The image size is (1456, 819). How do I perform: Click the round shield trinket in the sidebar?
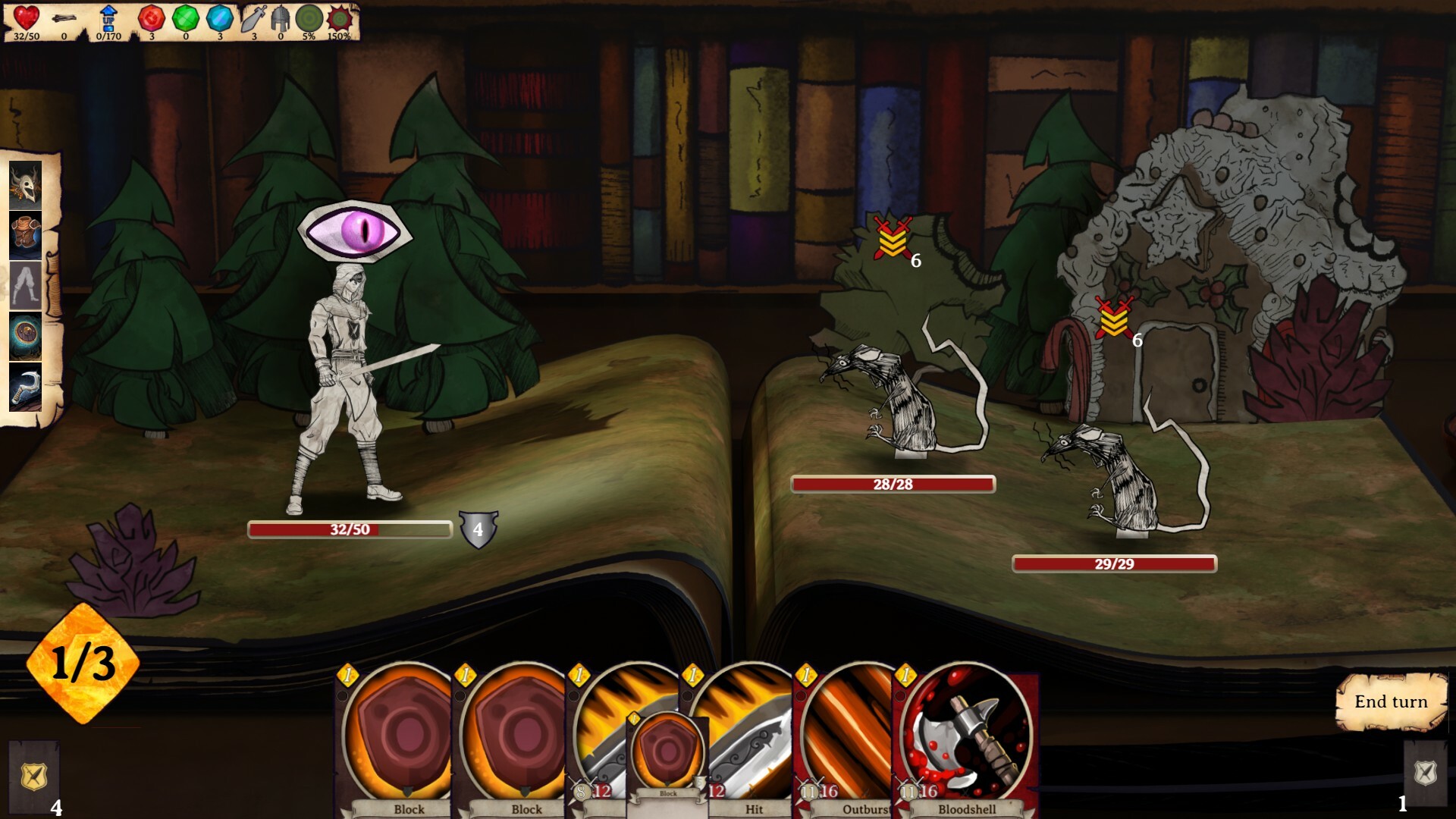tap(24, 334)
